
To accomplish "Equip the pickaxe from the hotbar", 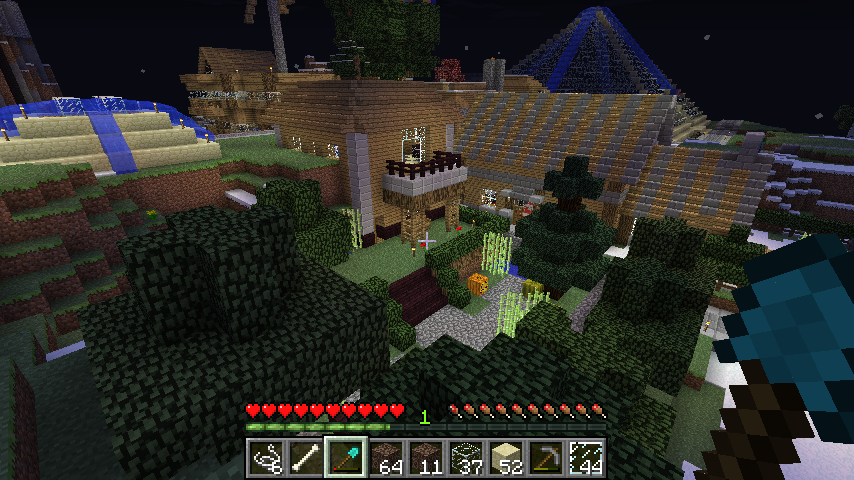I will click(546, 458).
